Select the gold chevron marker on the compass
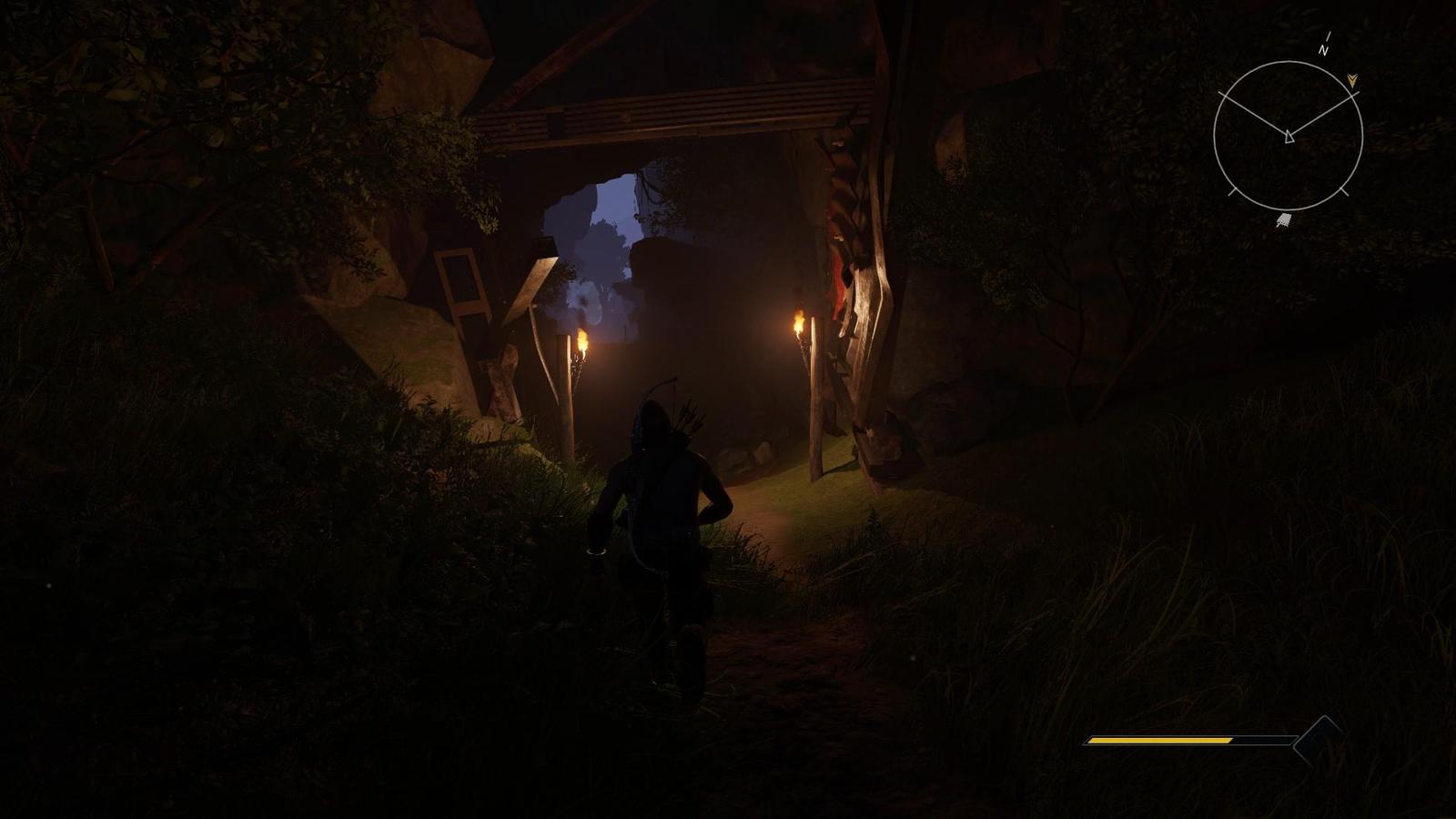 (x=1352, y=80)
